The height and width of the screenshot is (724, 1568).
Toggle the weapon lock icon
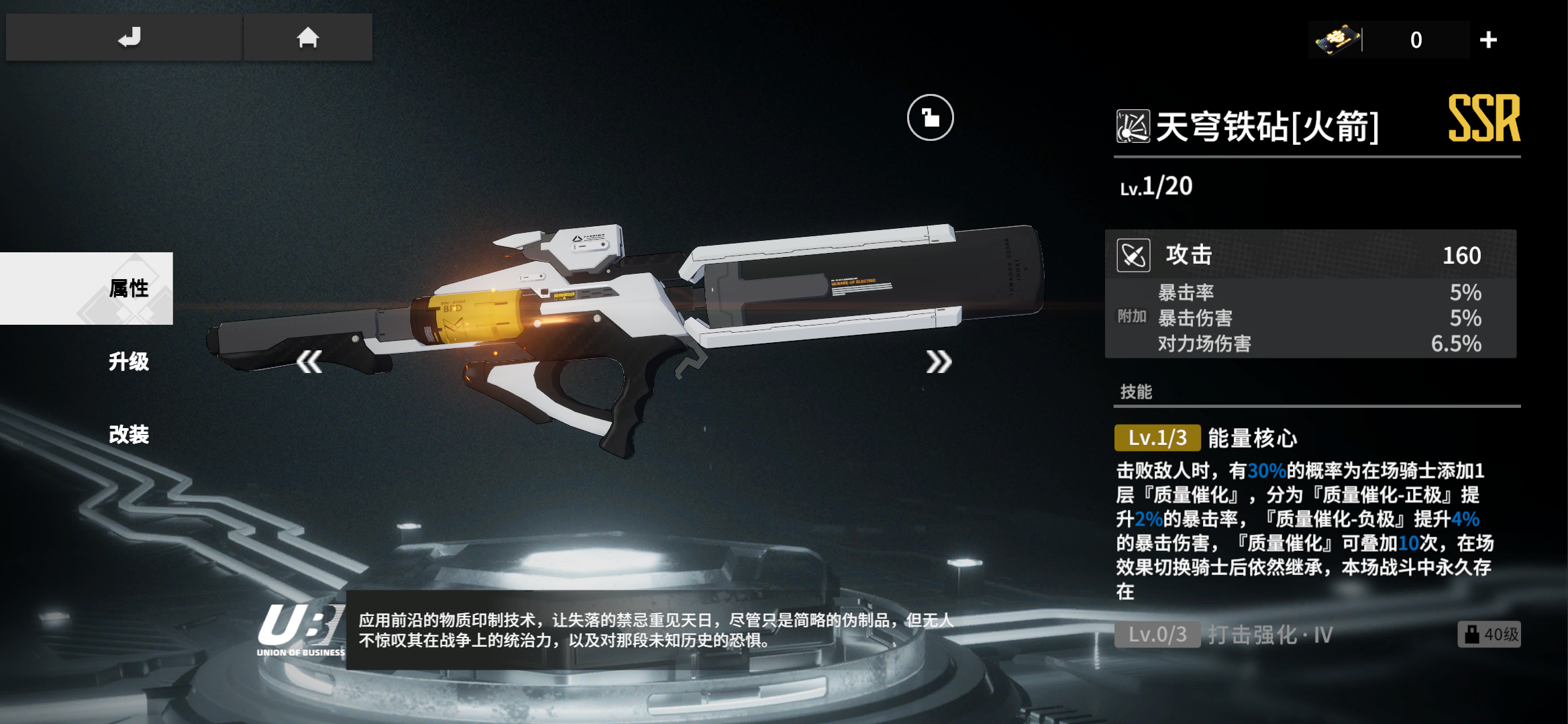(930, 118)
